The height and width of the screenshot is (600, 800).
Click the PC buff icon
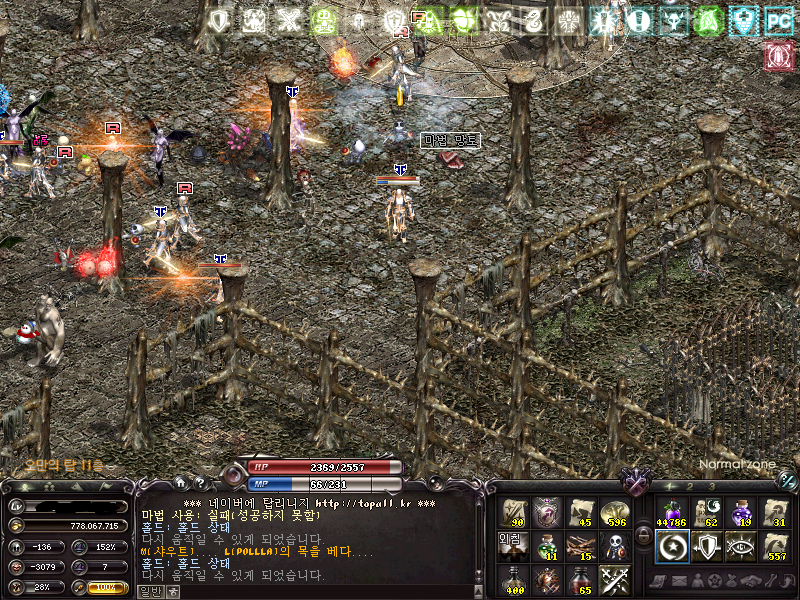point(778,19)
